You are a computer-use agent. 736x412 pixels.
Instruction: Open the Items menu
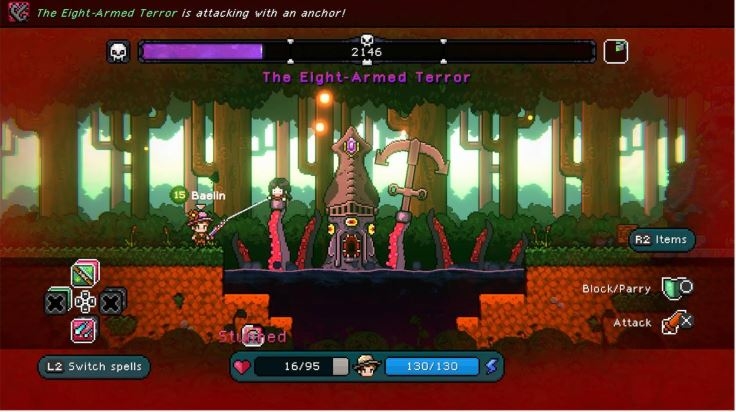(x=661, y=239)
